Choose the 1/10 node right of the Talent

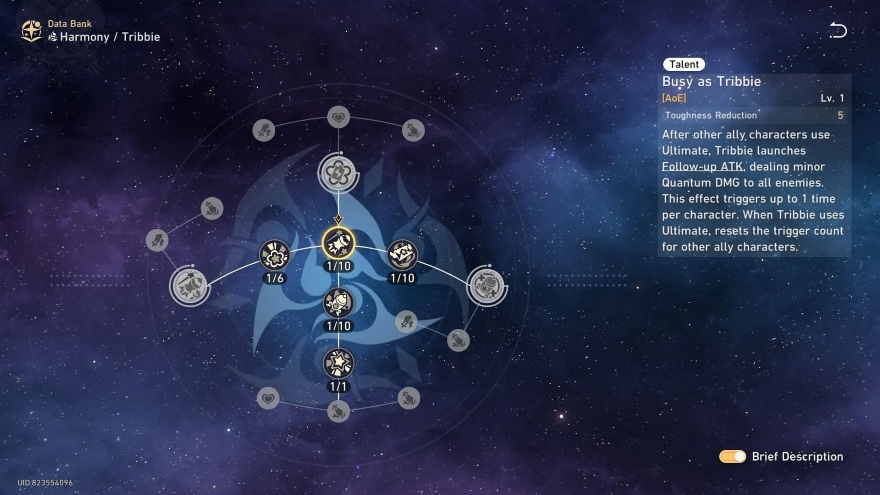click(x=402, y=256)
